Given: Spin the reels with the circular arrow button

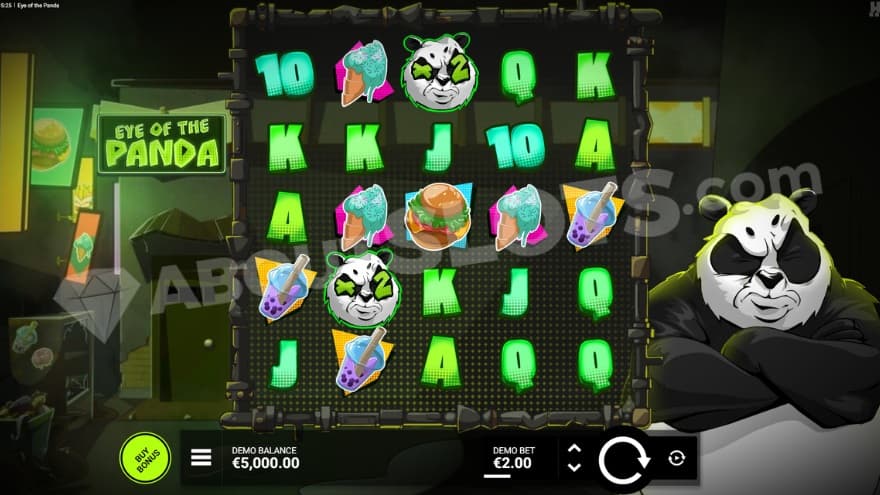Looking at the screenshot, I should pos(624,459).
